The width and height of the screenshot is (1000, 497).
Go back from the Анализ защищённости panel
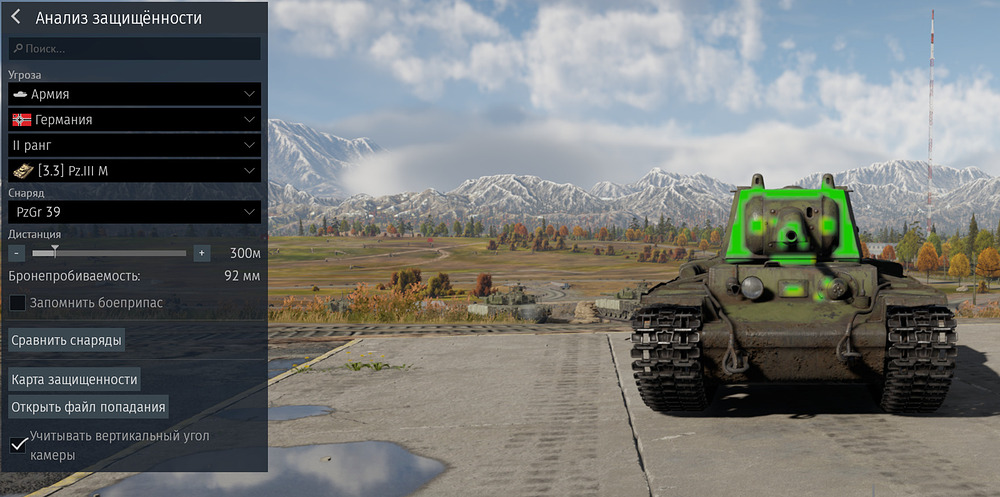click(x=16, y=17)
